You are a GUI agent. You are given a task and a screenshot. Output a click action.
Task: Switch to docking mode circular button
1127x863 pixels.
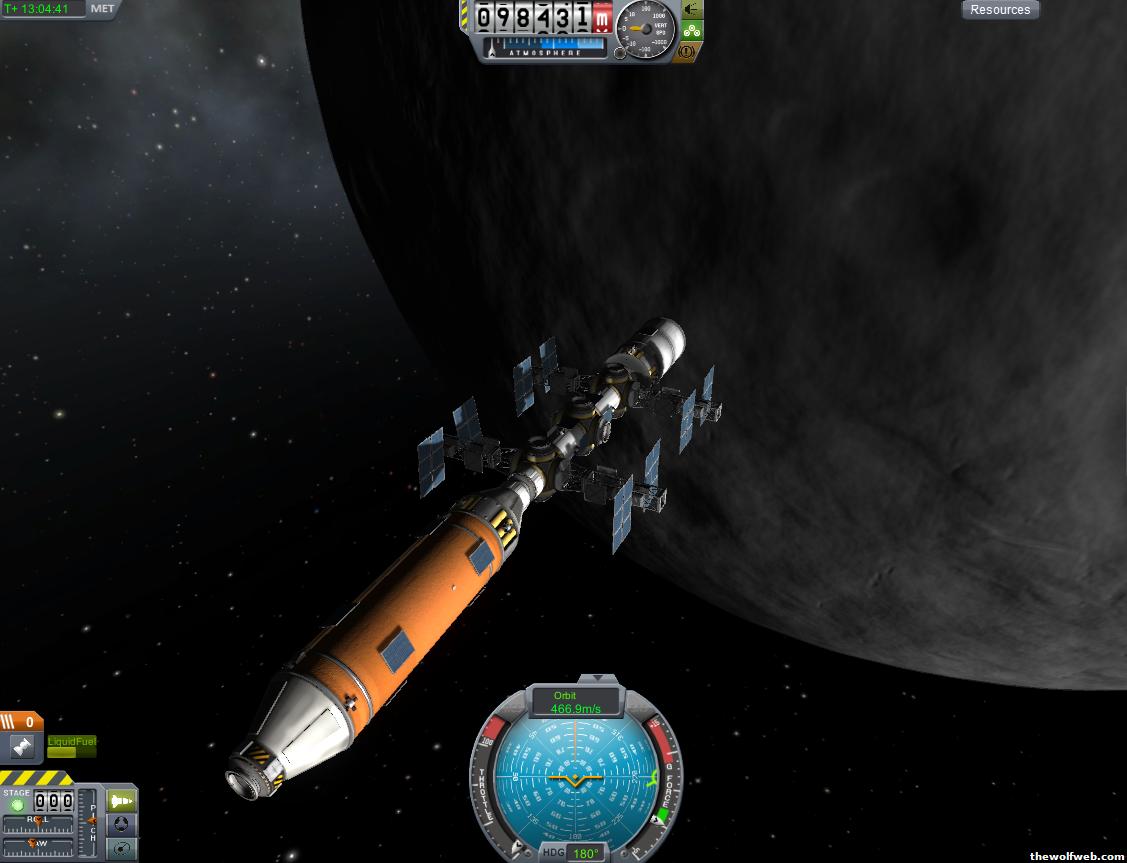click(x=121, y=825)
